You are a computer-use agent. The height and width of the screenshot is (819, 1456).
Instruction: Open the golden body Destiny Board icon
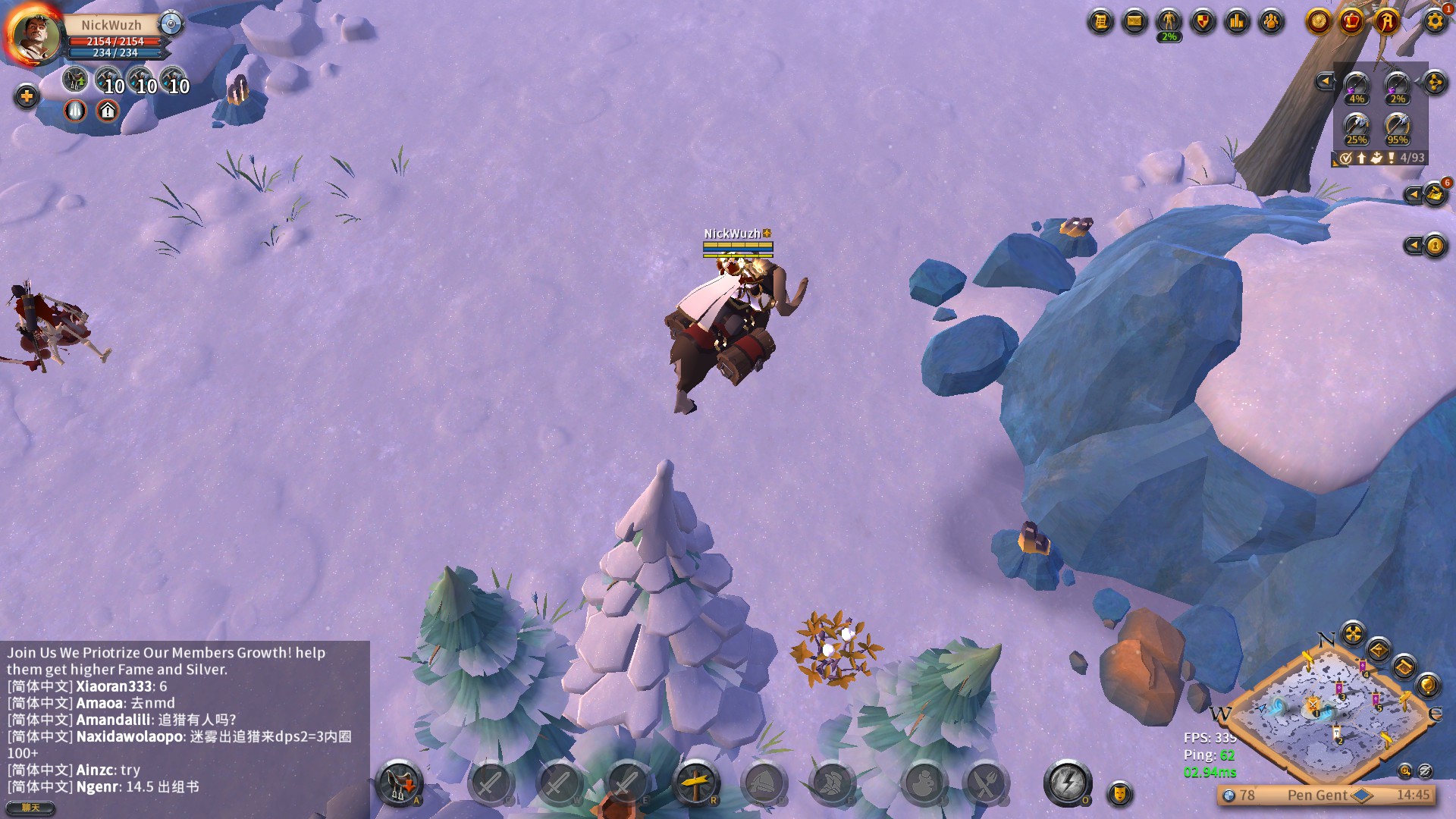click(x=1169, y=21)
